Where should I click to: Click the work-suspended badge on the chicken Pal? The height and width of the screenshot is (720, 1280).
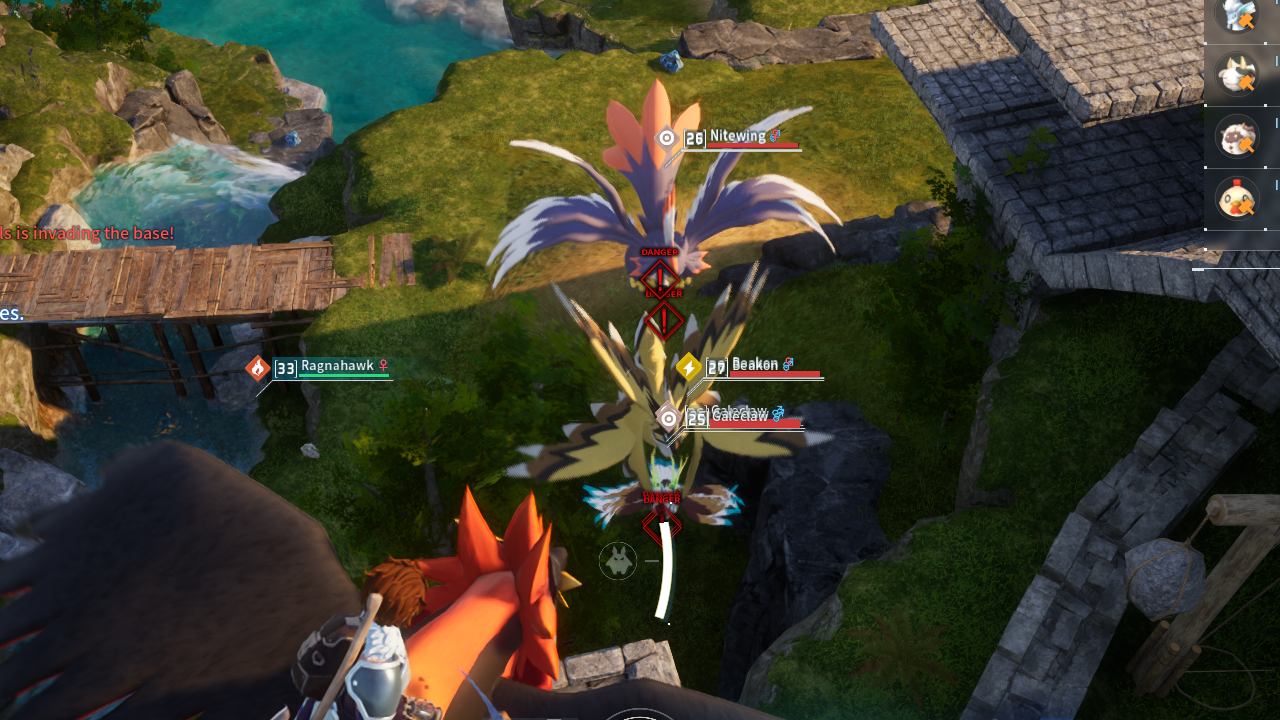tap(1248, 206)
